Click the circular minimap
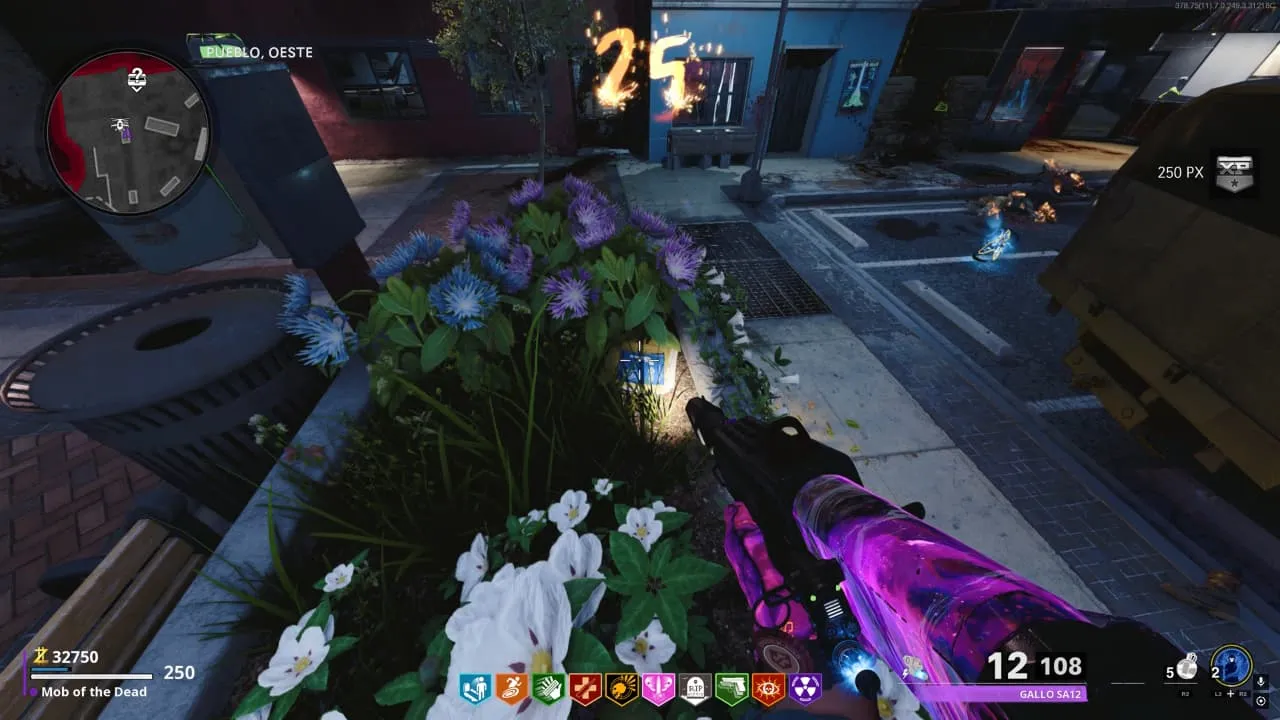The width and height of the screenshot is (1280, 720). (127, 133)
